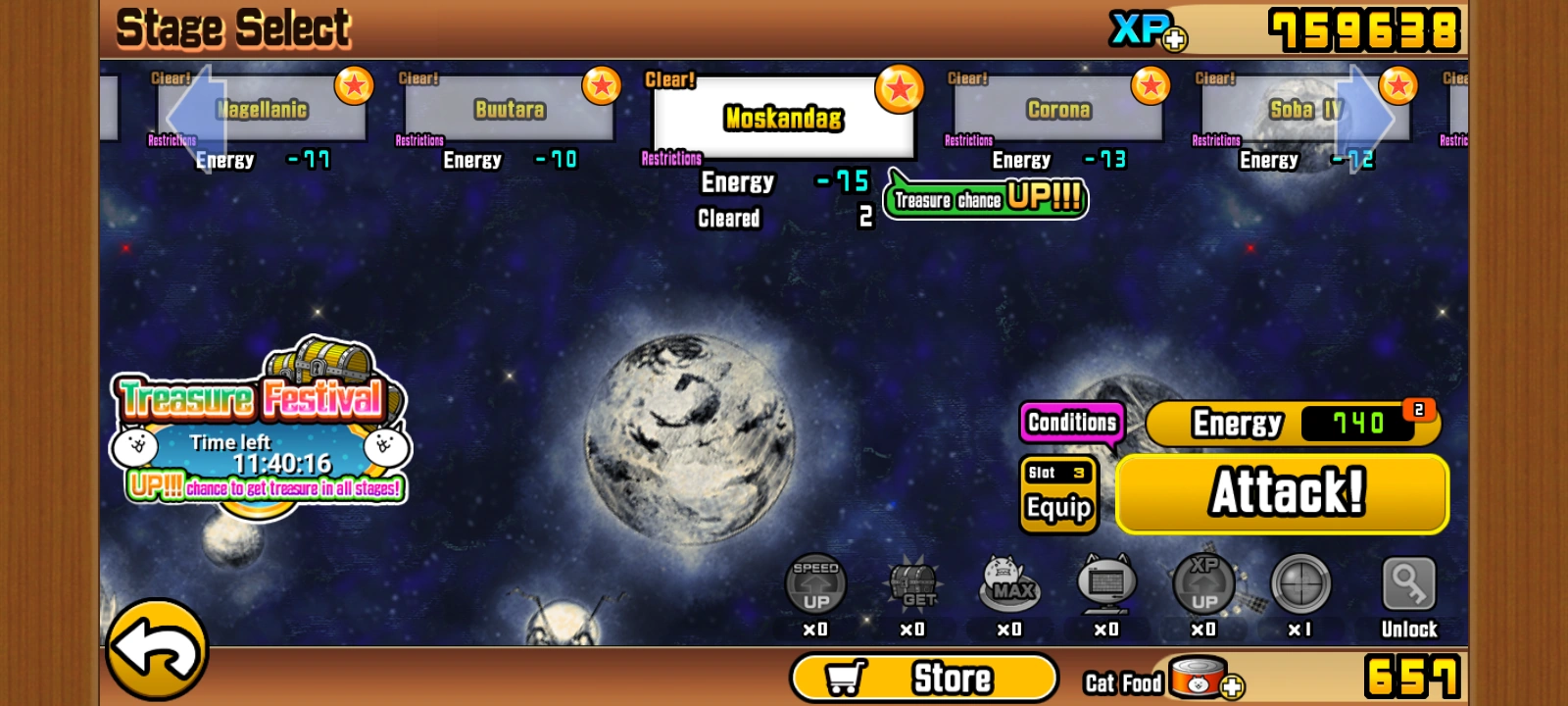The image size is (1568, 706).
Task: Switch to the Buutara stage
Action: coord(510,110)
